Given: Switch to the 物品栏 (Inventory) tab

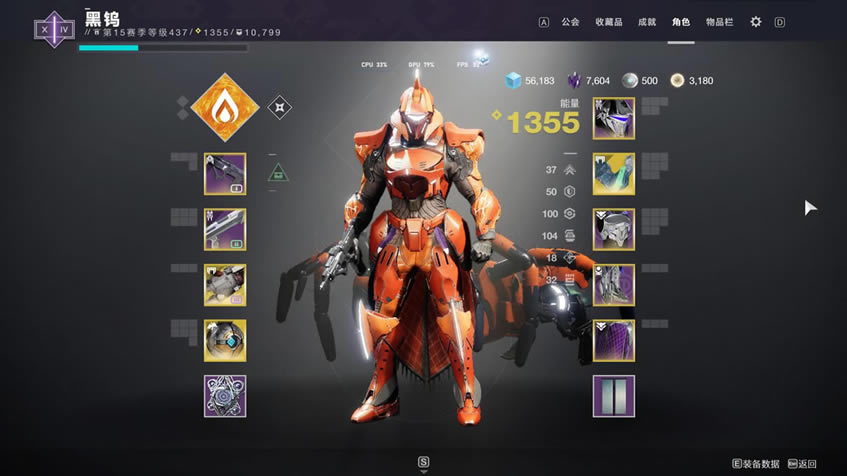Looking at the screenshot, I should (719, 22).
